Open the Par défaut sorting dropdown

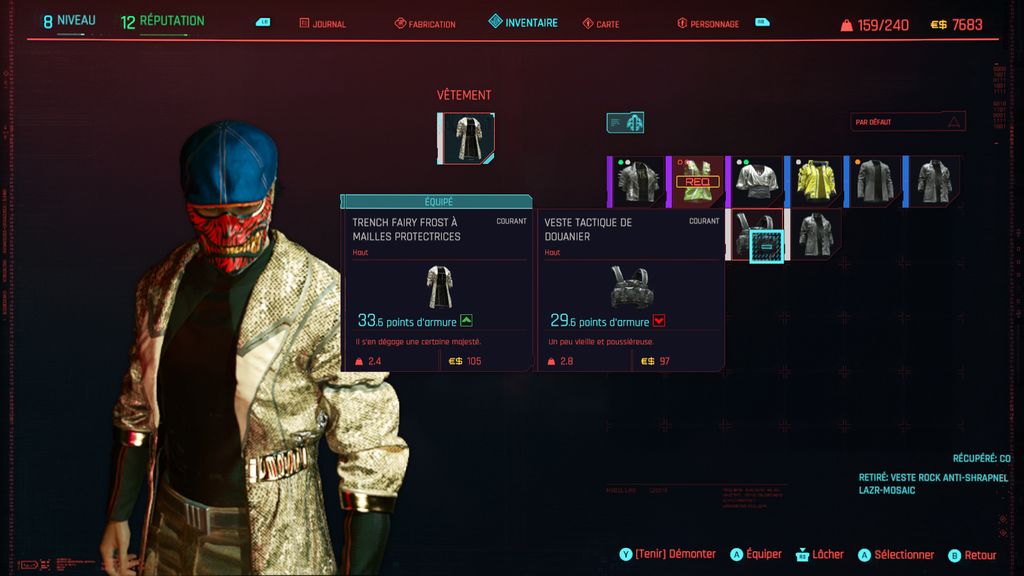907,122
